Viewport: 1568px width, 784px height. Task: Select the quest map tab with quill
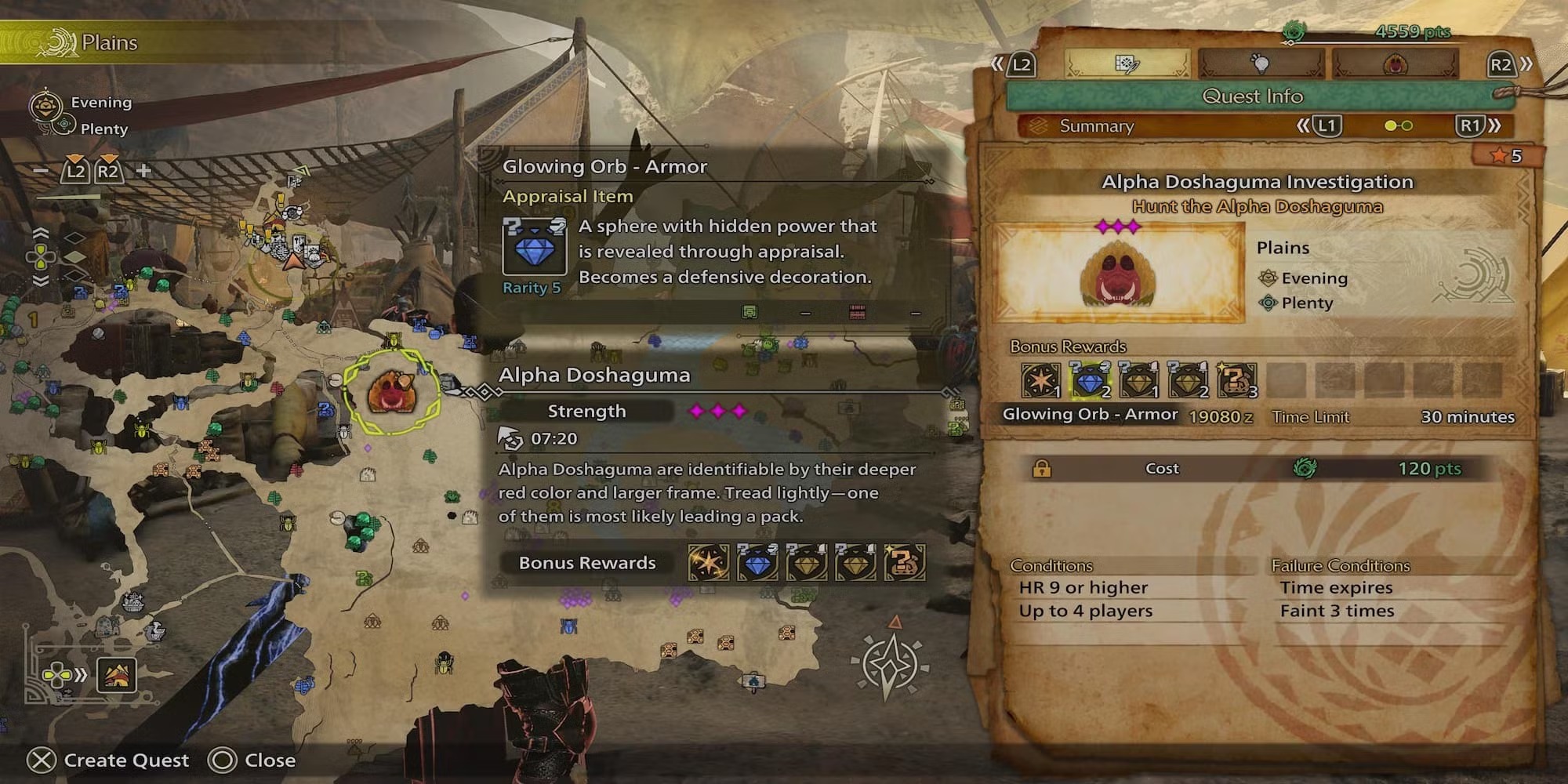[1127, 64]
